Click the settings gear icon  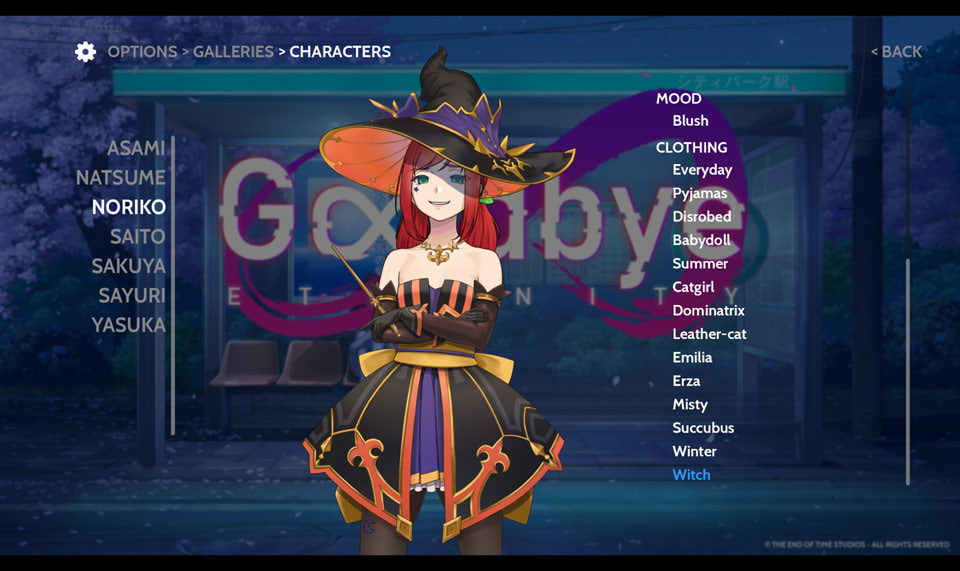tap(86, 52)
